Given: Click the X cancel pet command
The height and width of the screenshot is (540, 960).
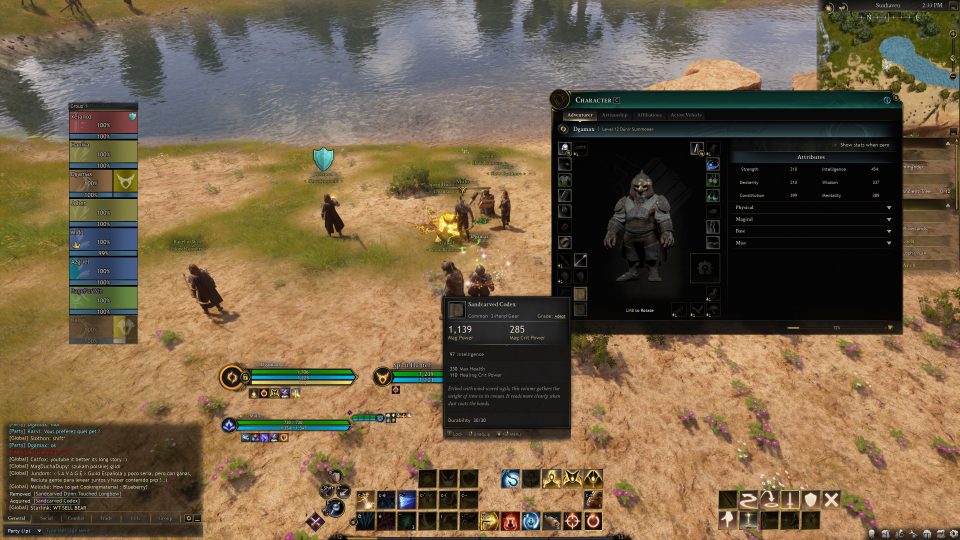Looking at the screenshot, I should coord(831,499).
